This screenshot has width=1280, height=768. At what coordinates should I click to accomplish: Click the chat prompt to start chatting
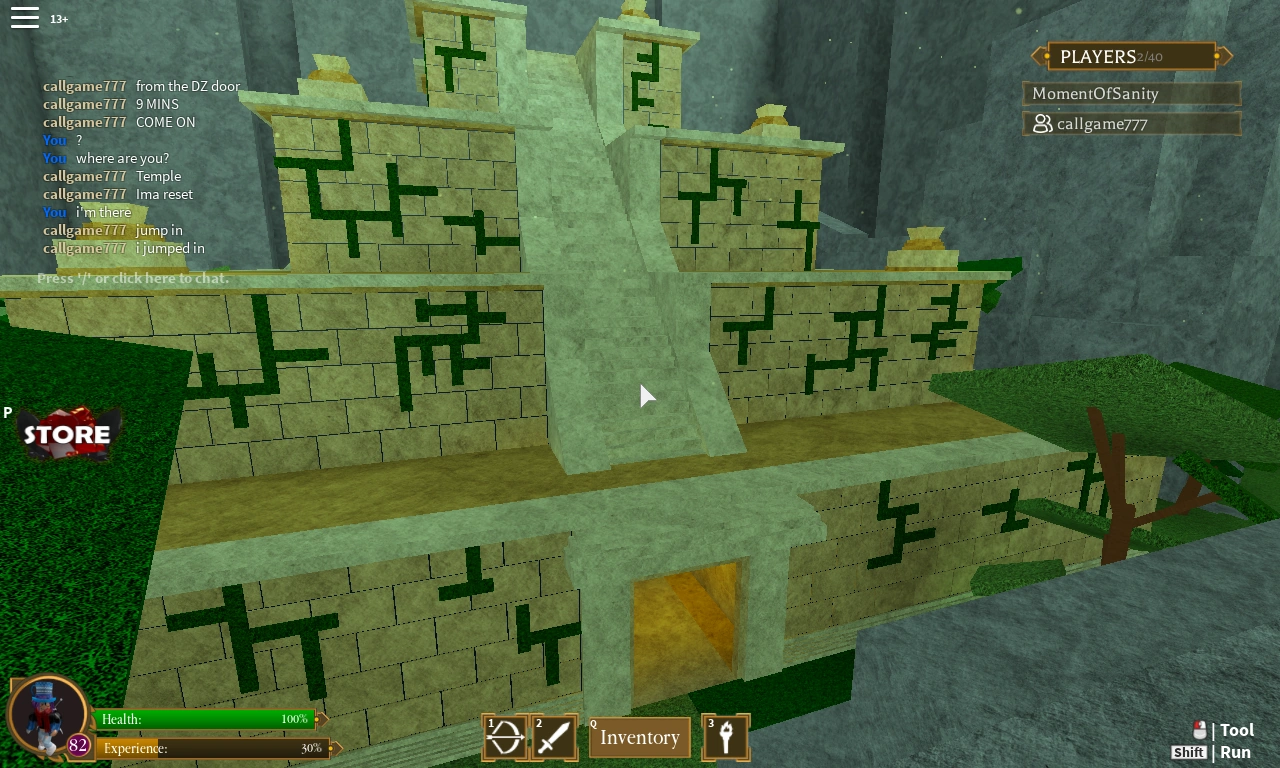(x=131, y=278)
